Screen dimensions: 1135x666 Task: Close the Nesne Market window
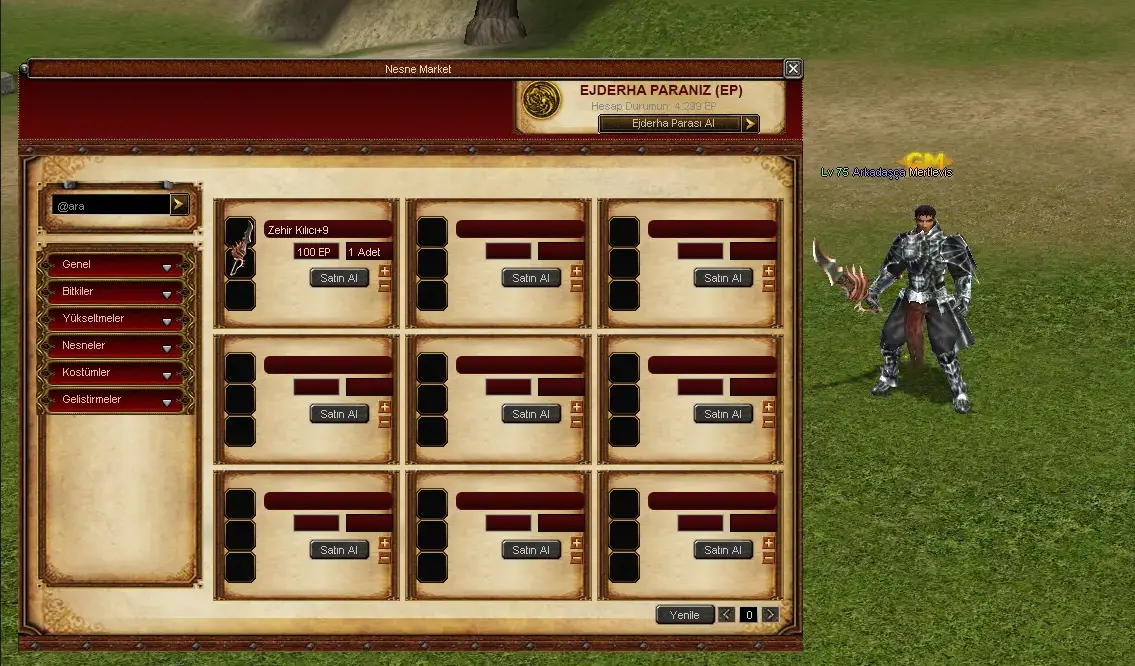(793, 69)
